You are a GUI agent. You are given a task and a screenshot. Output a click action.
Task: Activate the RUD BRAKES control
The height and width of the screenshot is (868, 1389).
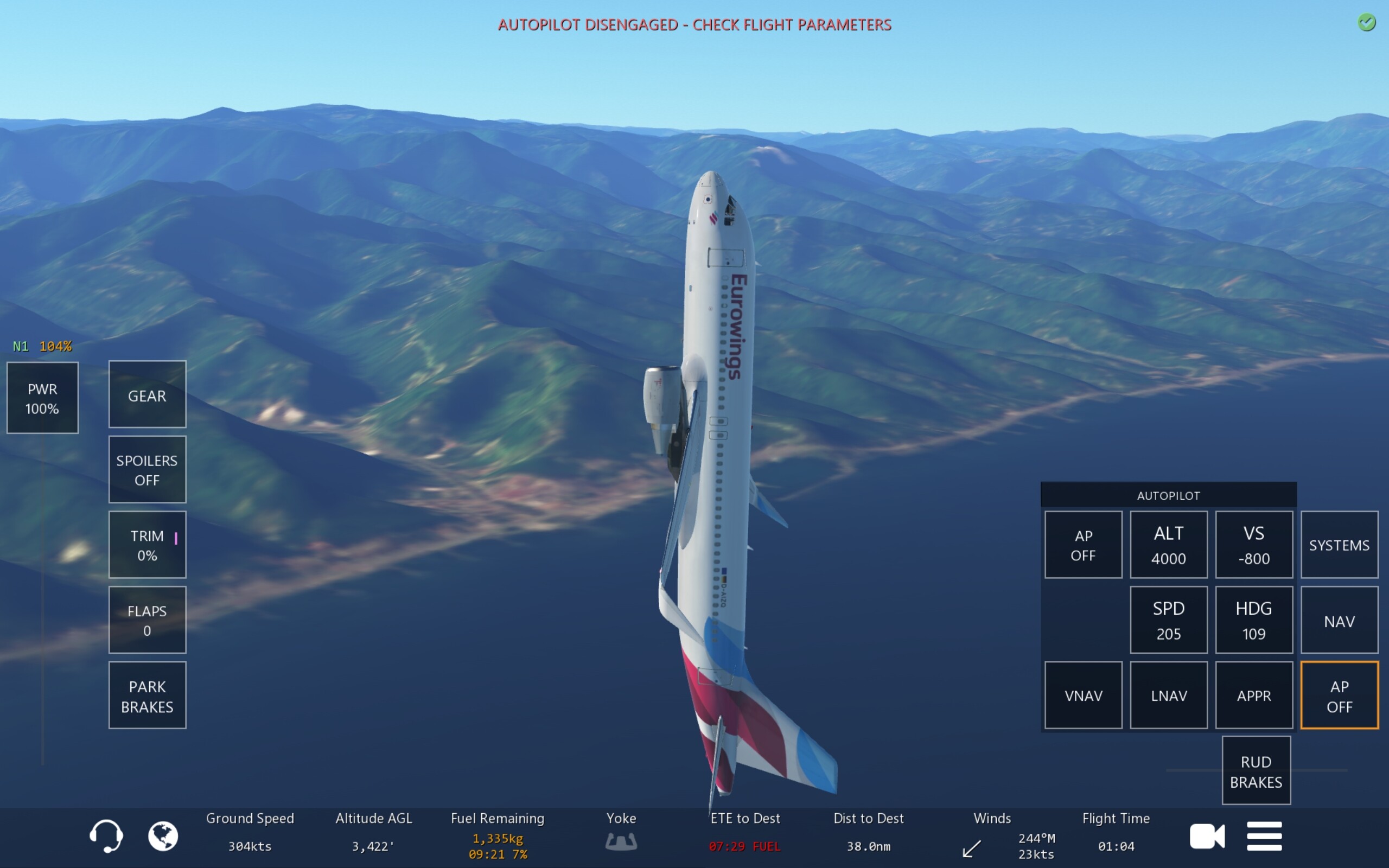pos(1256,771)
